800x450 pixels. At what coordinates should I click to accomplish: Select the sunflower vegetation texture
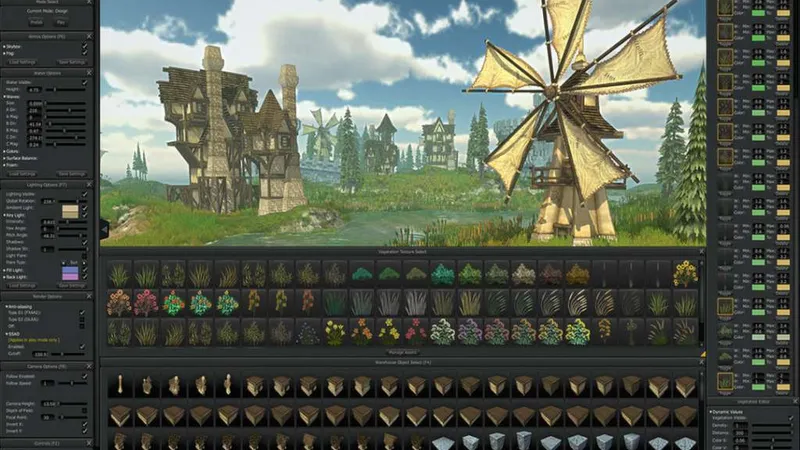coord(685,271)
